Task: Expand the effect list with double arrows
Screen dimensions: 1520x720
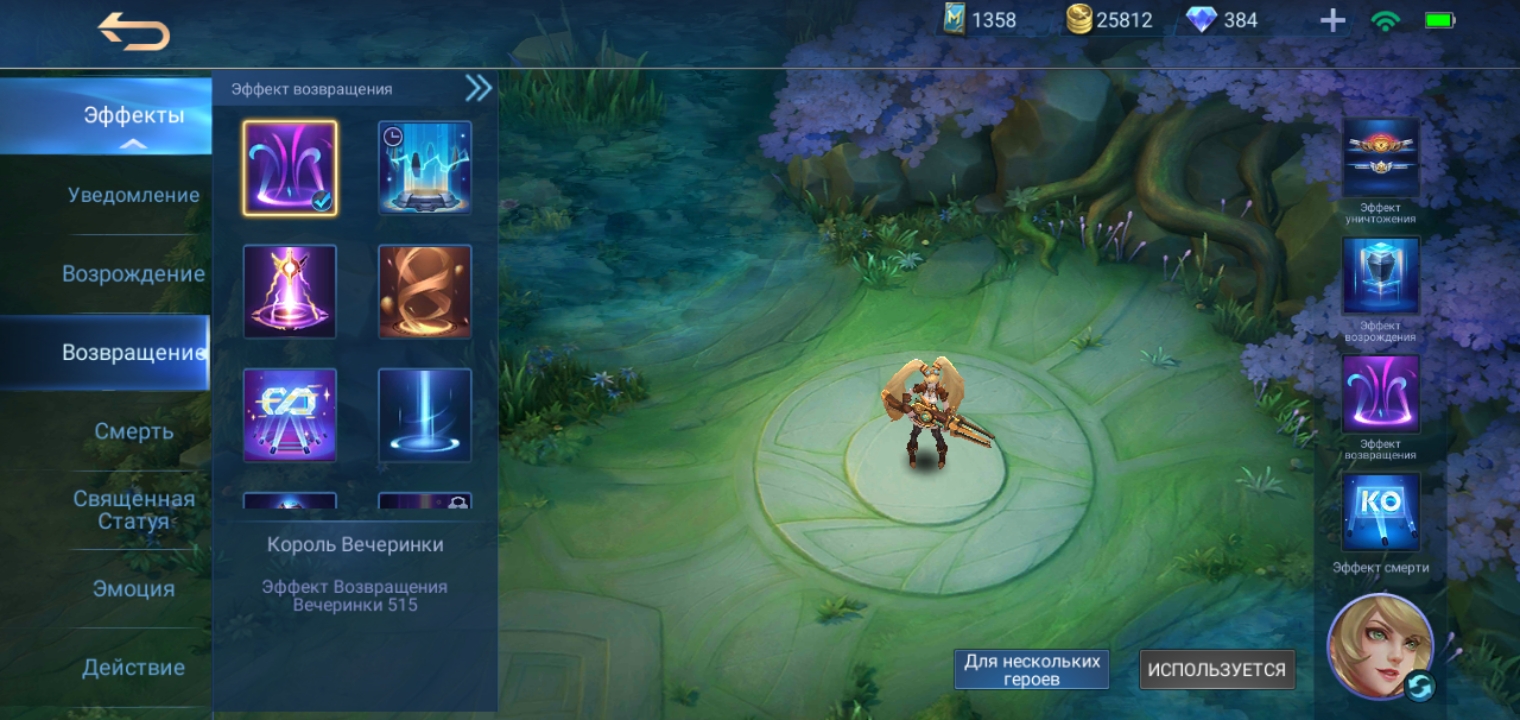Action: coord(478,89)
